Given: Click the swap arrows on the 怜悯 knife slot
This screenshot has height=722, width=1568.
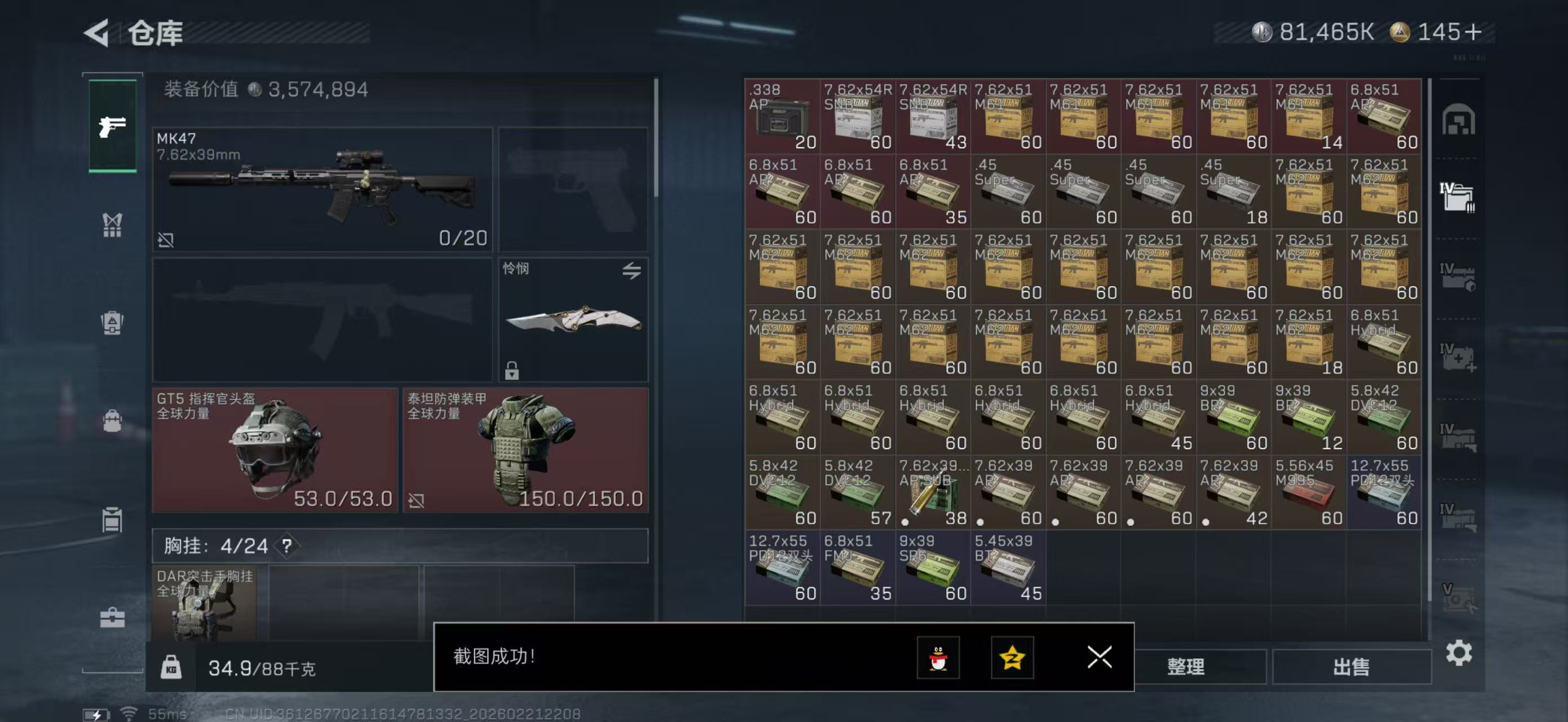Looking at the screenshot, I should pos(631,271).
